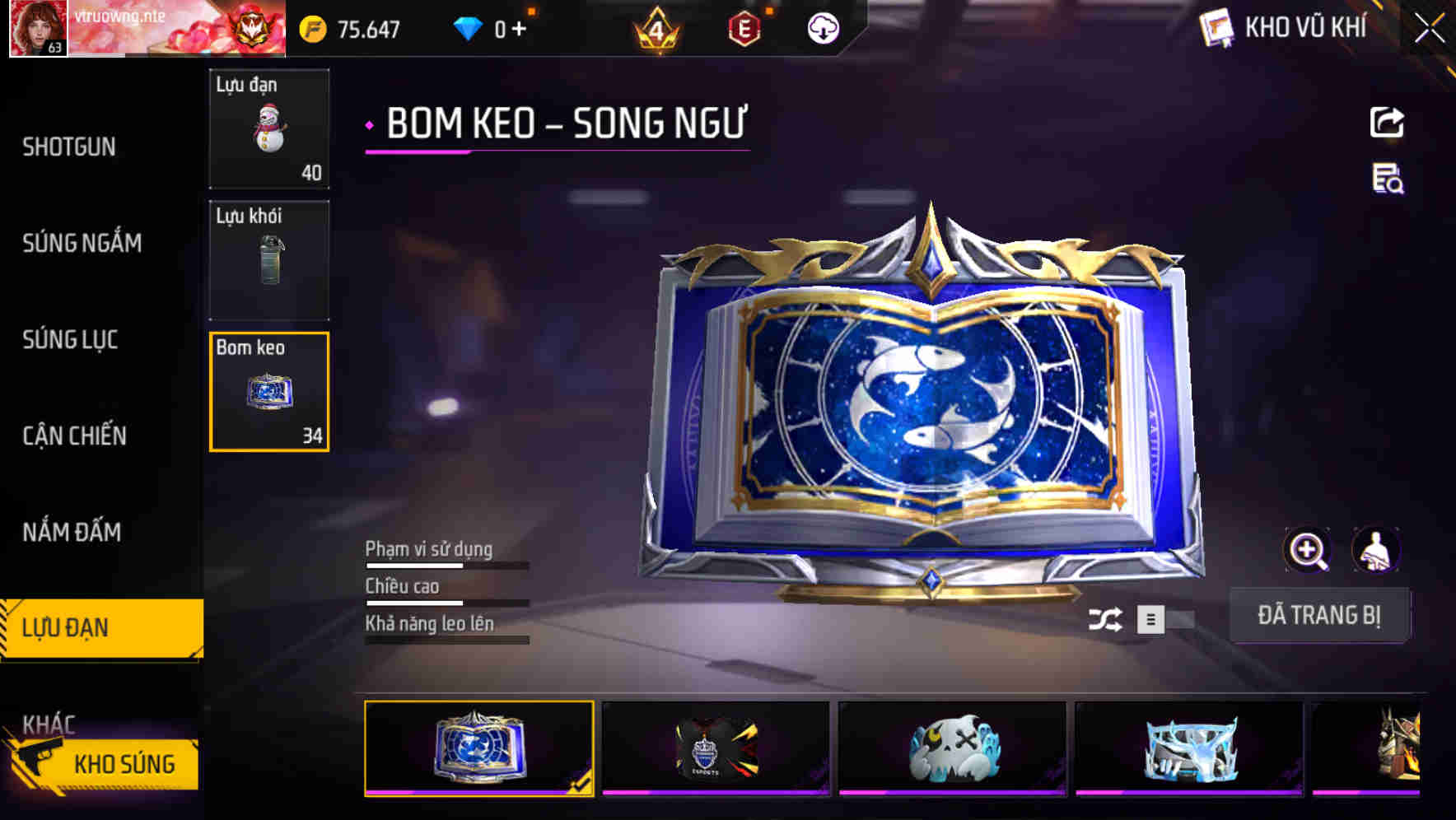Open the CẬN CHIẾN weapon category
Image resolution: width=1456 pixels, height=820 pixels.
pyautogui.click(x=74, y=436)
